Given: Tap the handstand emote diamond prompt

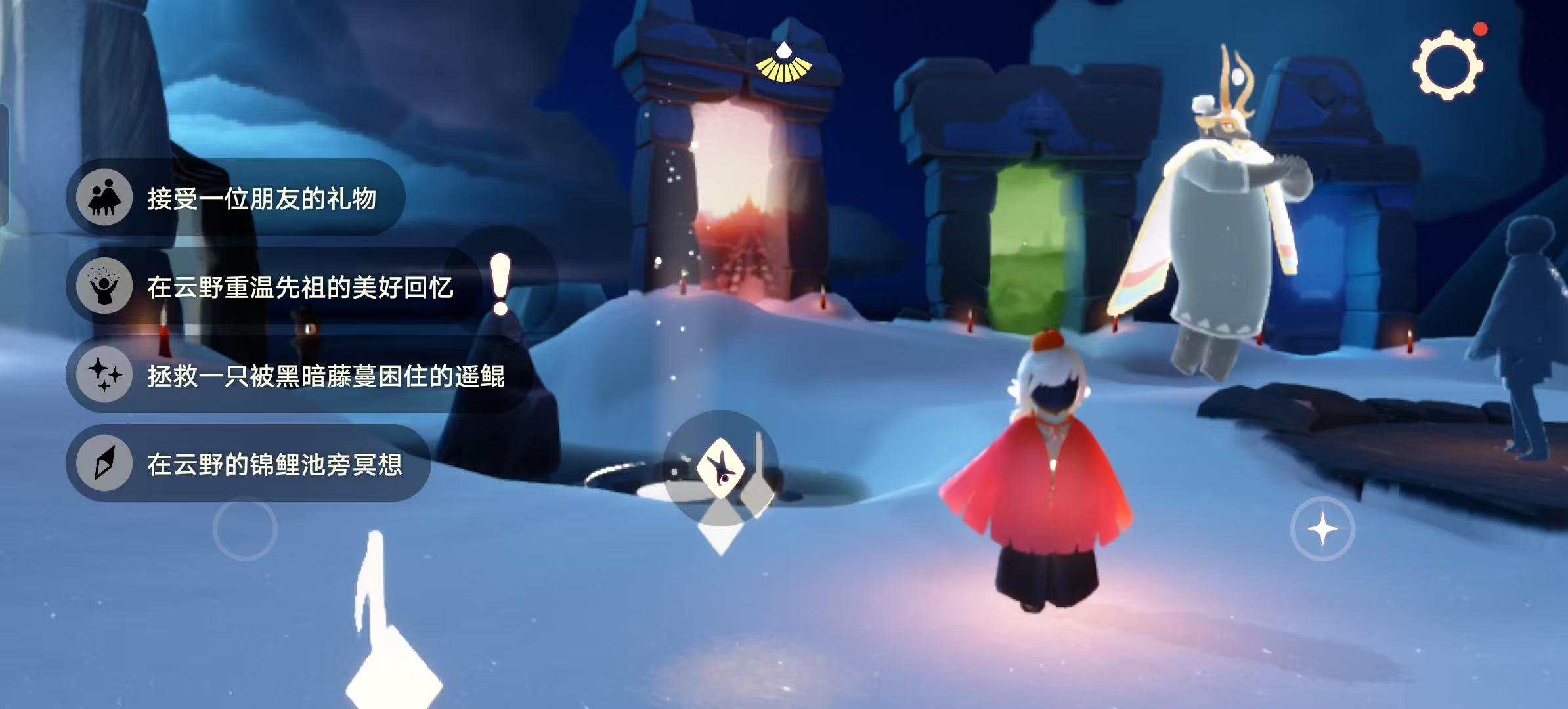Looking at the screenshot, I should click(720, 467).
